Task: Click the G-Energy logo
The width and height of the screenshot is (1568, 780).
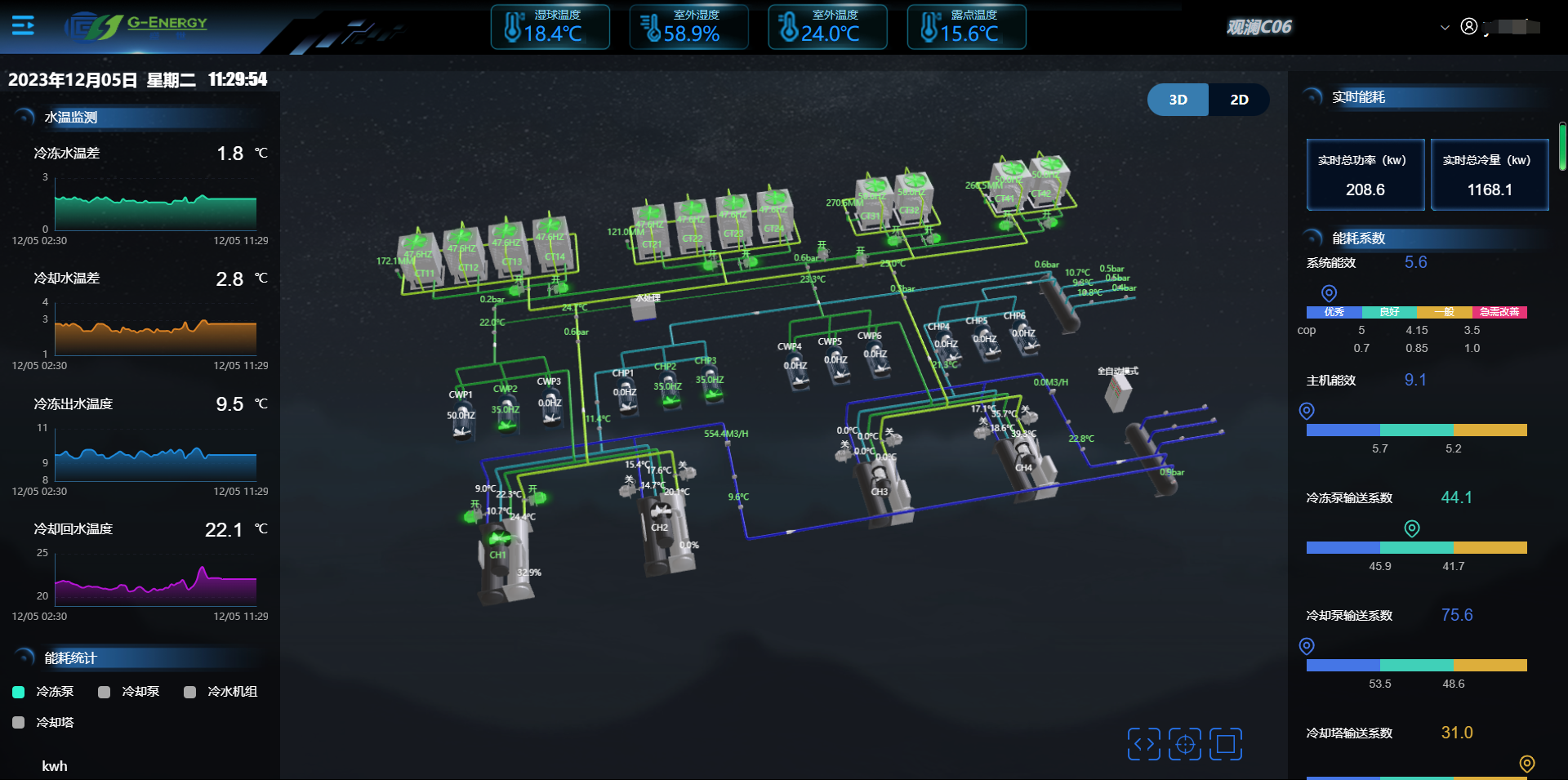Action: coord(137,26)
